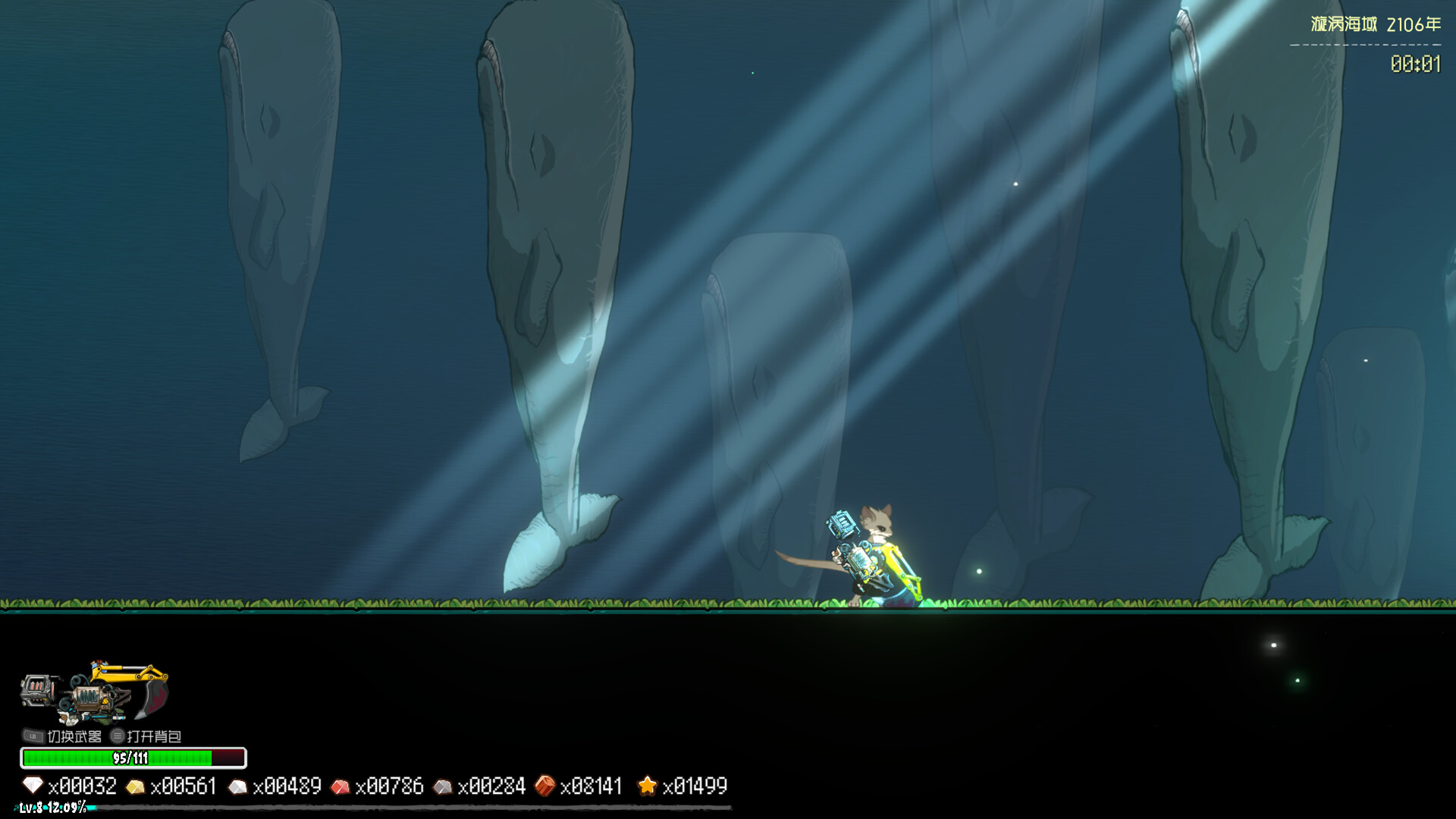Click the x01499 star counter text

click(695, 787)
